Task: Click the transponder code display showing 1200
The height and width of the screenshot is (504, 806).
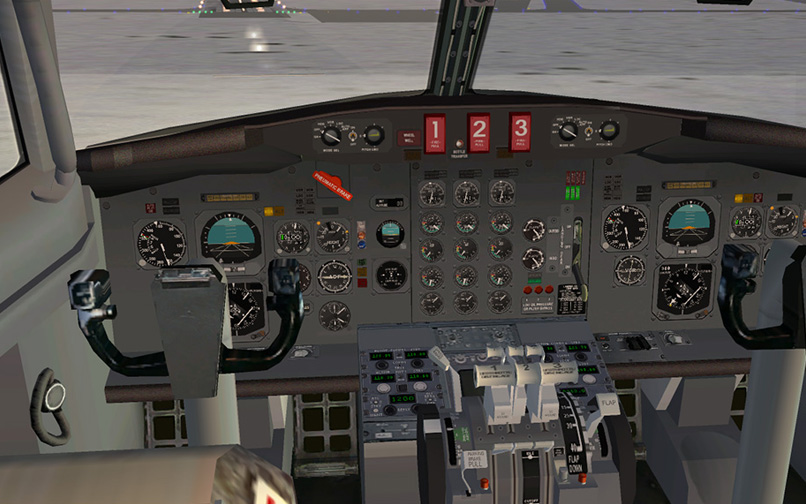Action: pyautogui.click(x=403, y=397)
